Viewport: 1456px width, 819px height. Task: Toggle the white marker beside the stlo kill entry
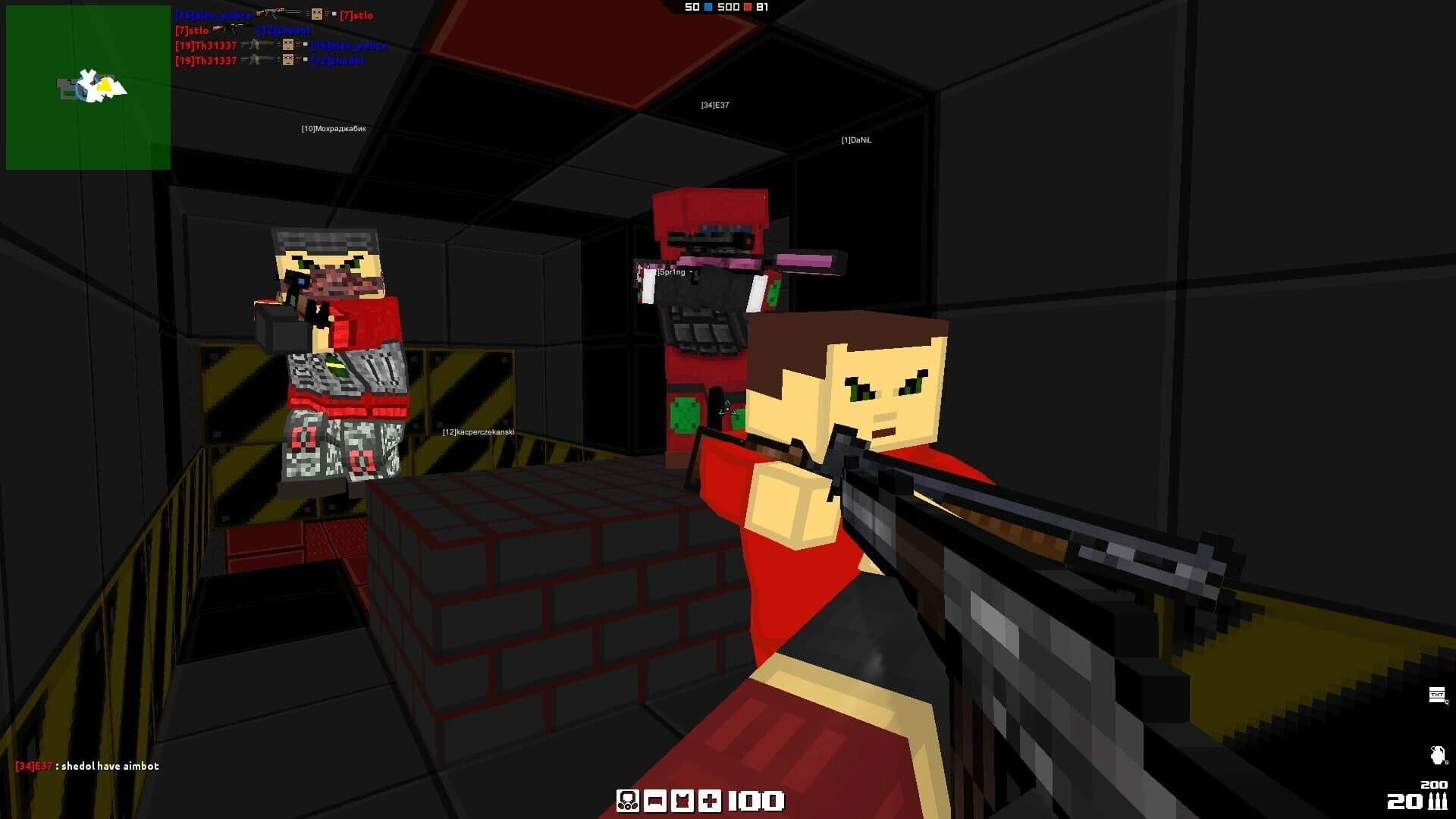click(x=334, y=14)
